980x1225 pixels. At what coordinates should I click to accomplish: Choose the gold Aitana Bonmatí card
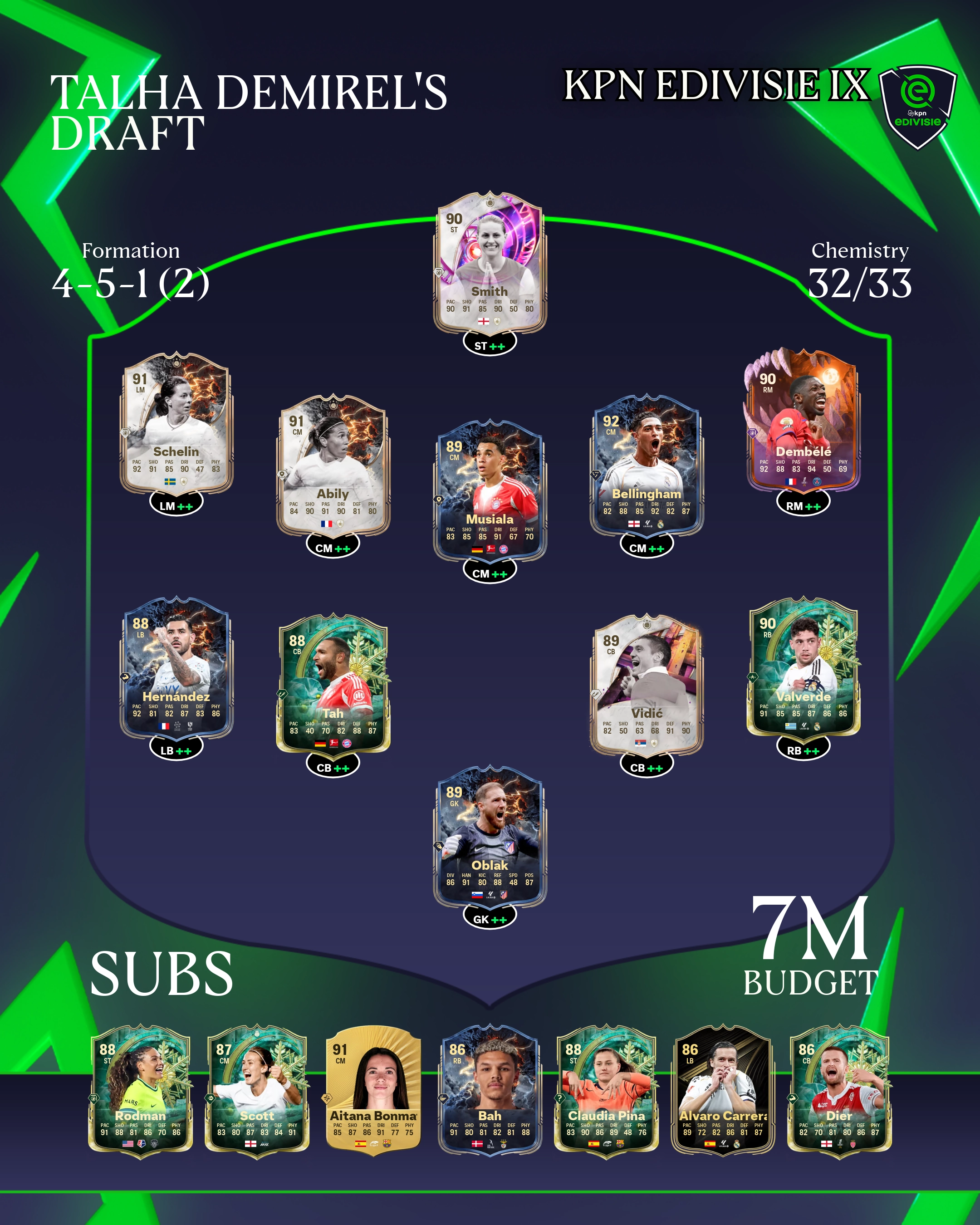pos(373,1088)
